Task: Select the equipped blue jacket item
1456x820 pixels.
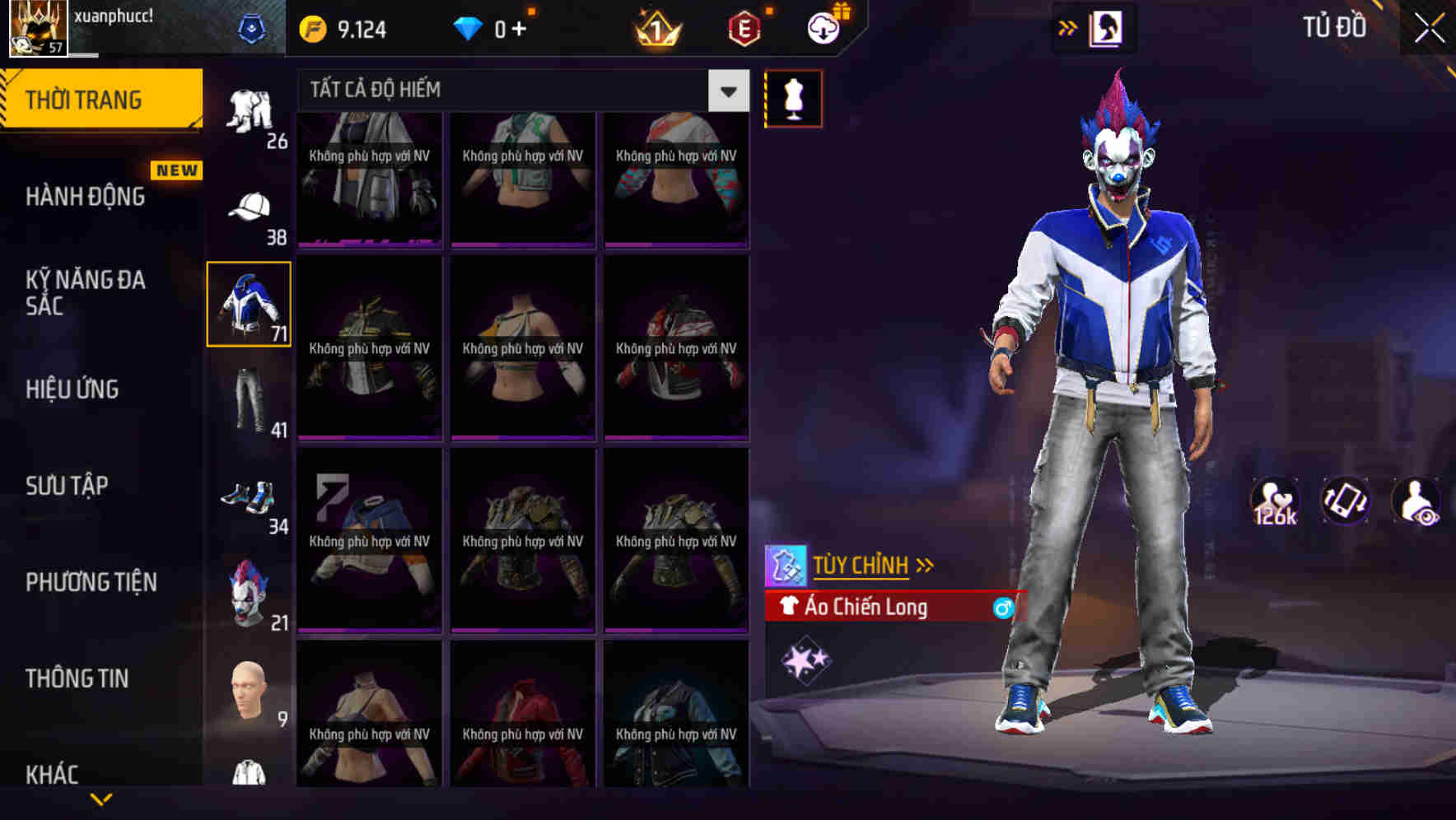Action: click(248, 303)
